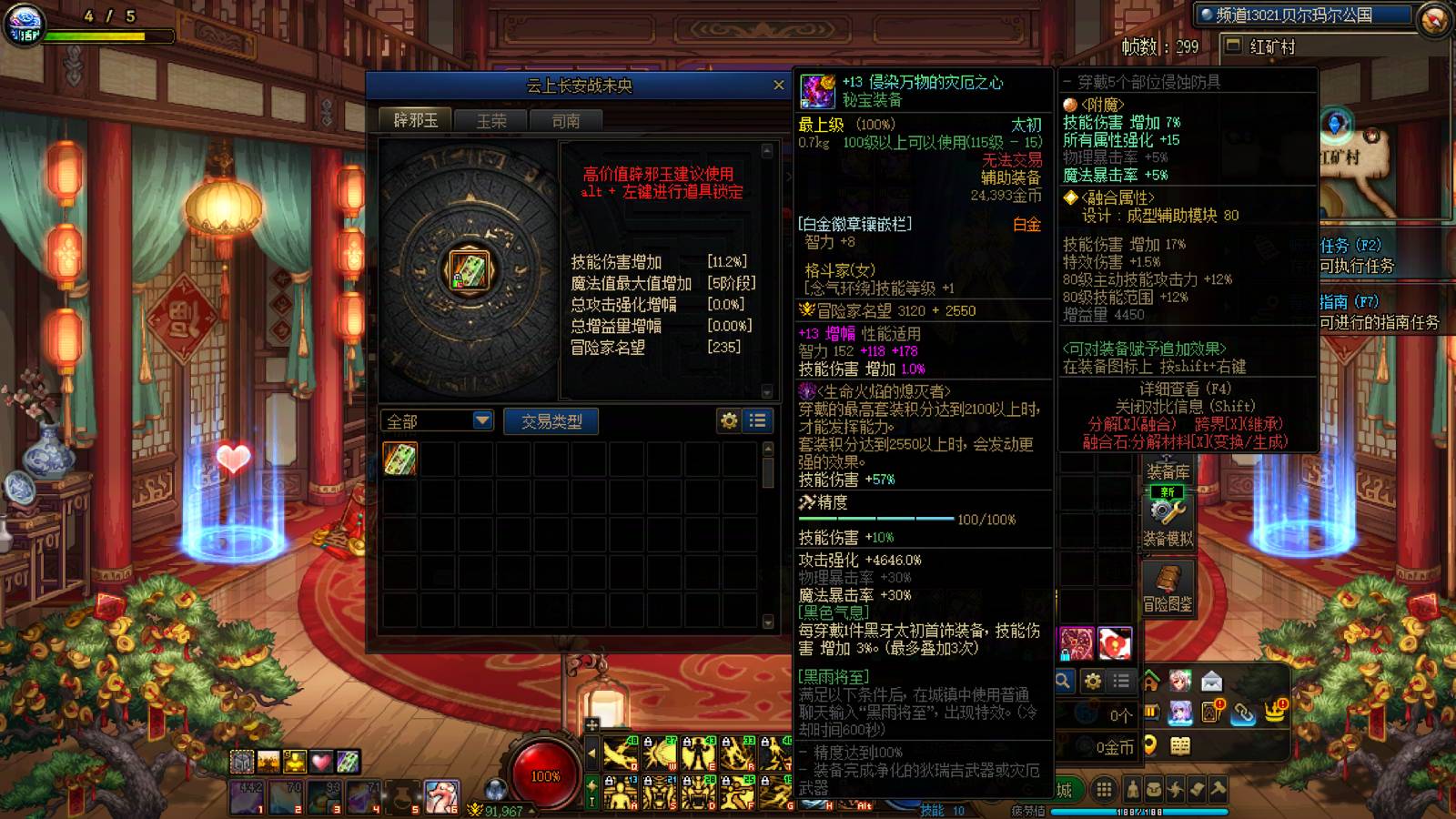Click the blue magnifier search icon
Image resolution: width=1456 pixels, height=819 pixels.
click(1063, 679)
